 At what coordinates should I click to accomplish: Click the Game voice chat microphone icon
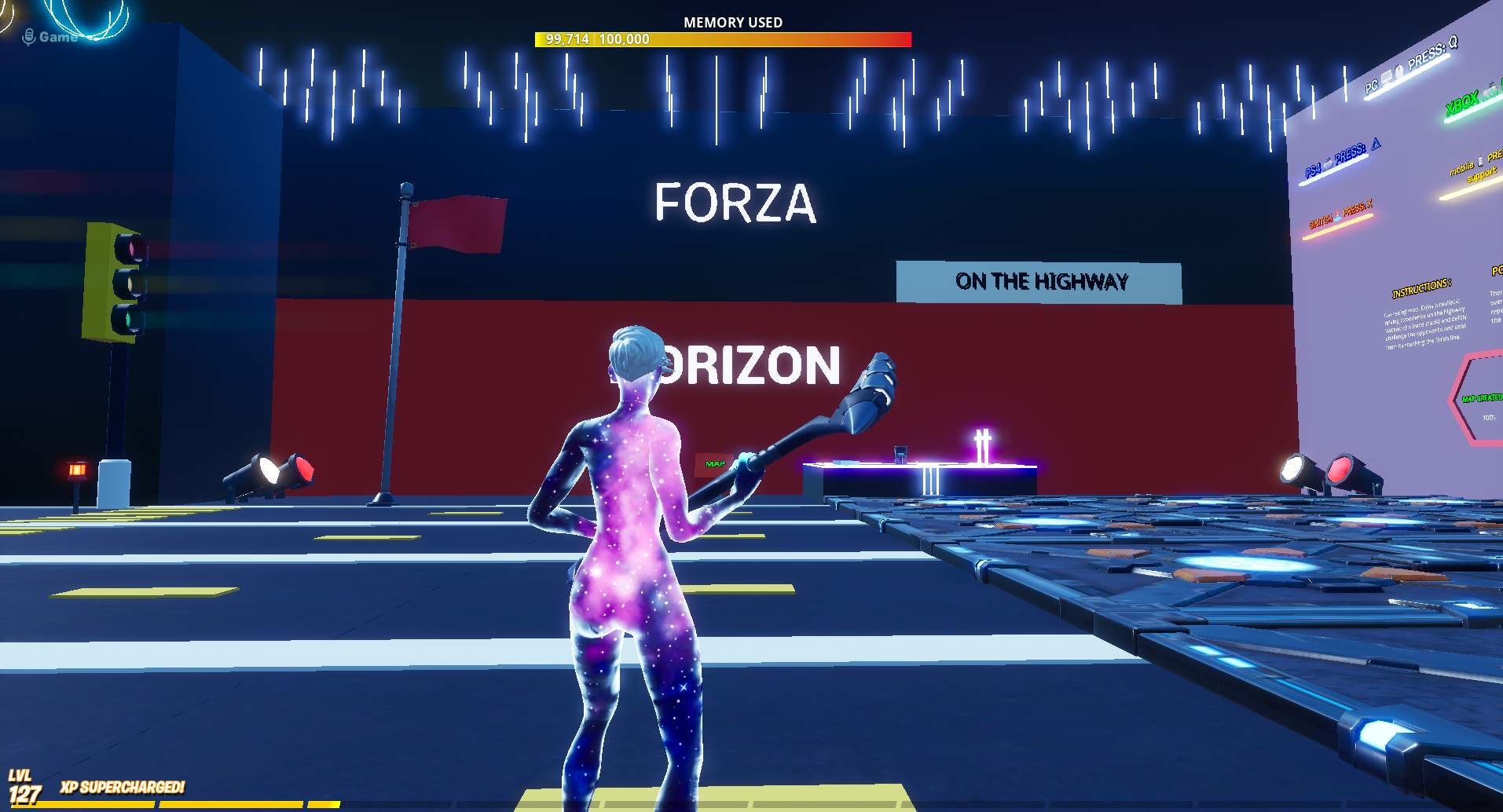click(x=29, y=35)
